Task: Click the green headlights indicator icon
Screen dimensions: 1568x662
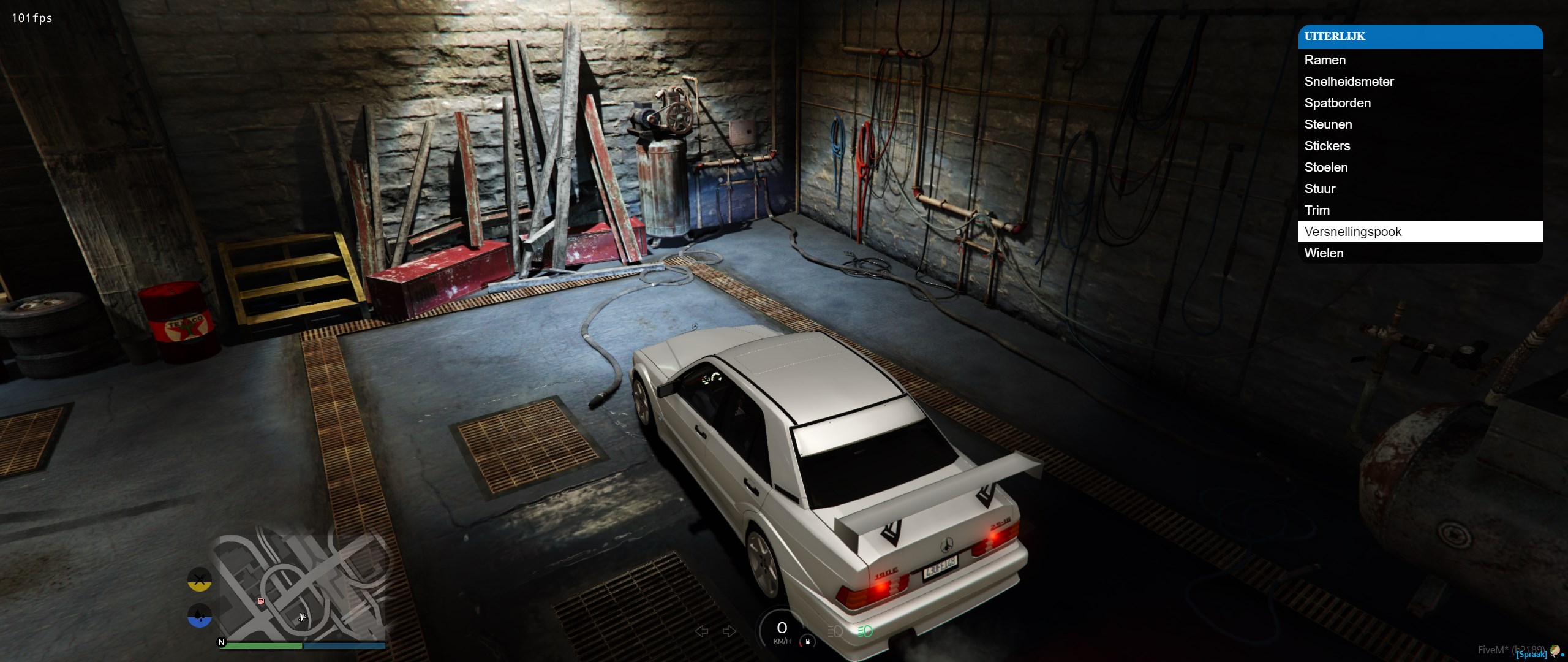Action: [865, 631]
